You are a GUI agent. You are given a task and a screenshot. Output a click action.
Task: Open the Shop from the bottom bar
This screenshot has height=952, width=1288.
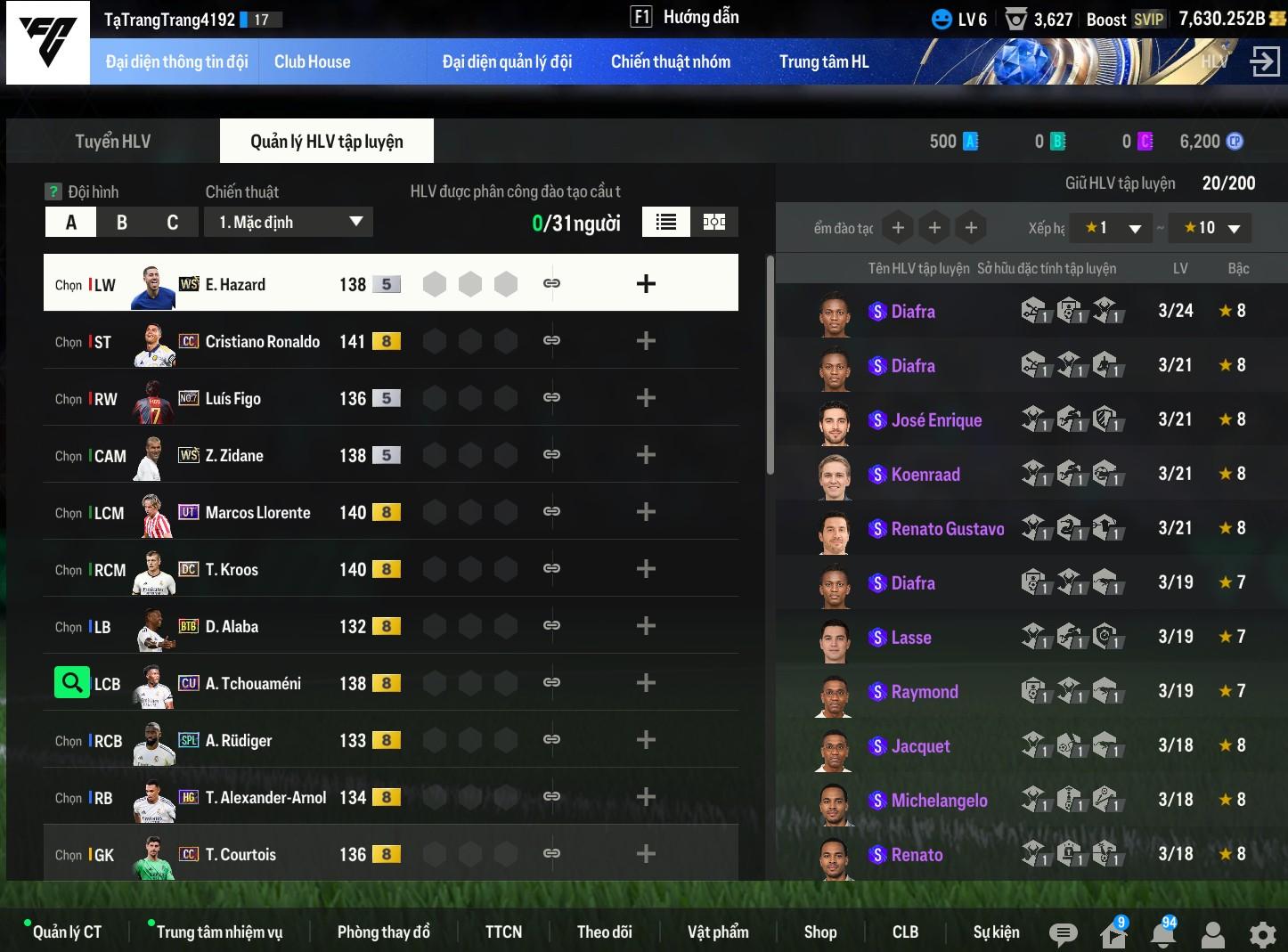(819, 932)
